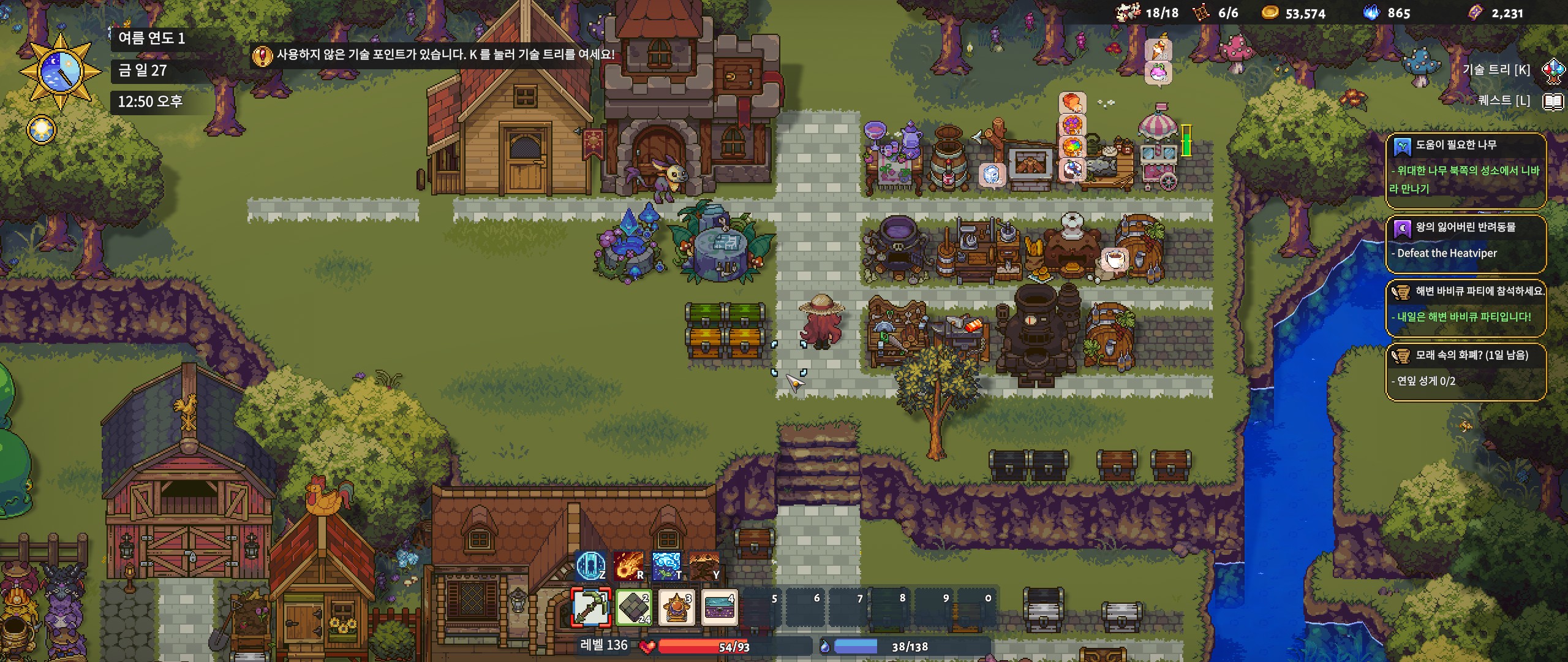The height and width of the screenshot is (662, 1568).
Task: Open the quest log (퀘스트) book icon
Action: point(1553,101)
